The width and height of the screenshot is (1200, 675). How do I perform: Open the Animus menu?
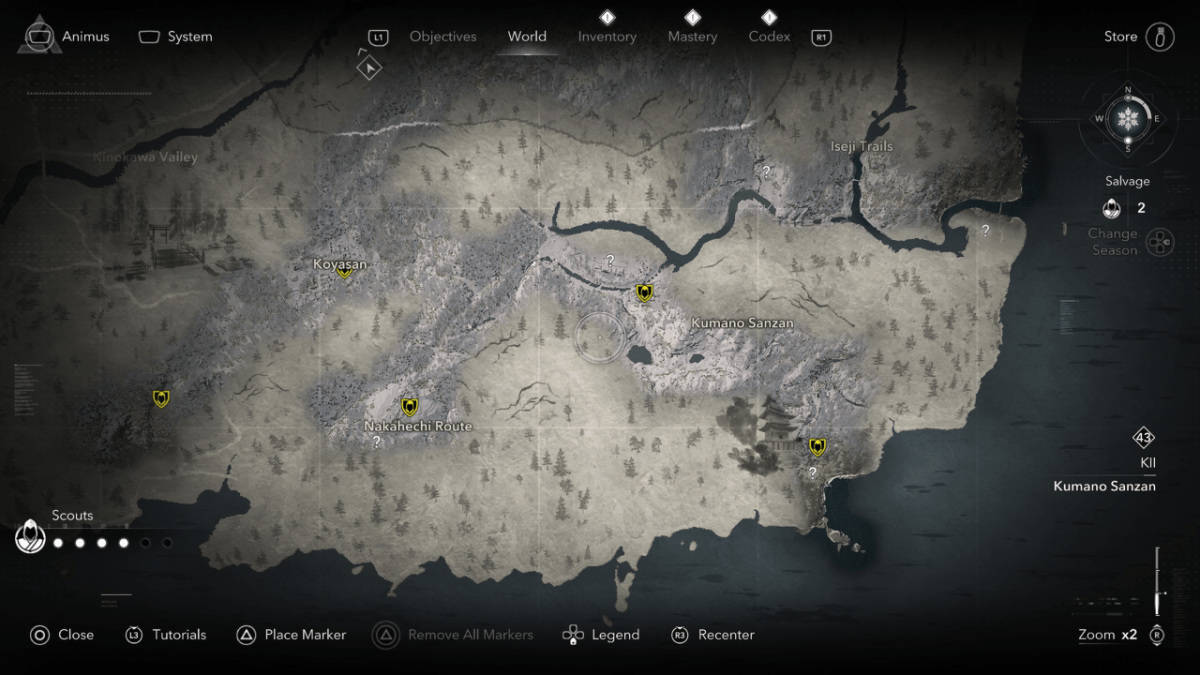[66, 37]
